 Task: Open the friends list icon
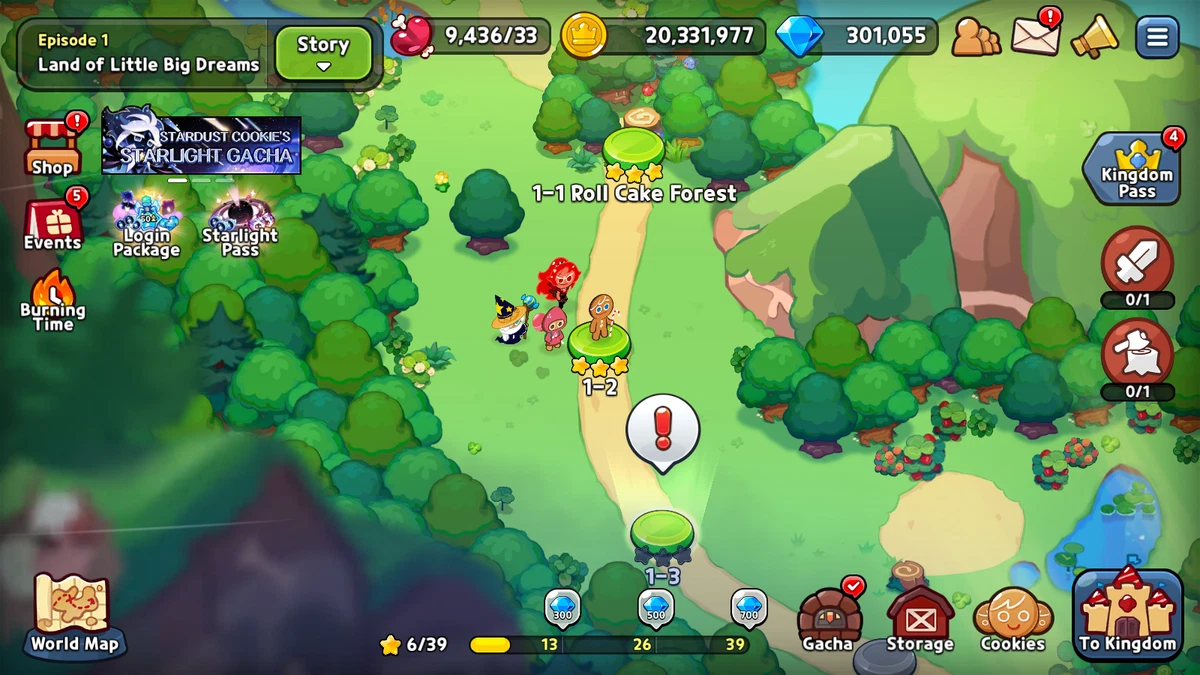click(x=975, y=38)
